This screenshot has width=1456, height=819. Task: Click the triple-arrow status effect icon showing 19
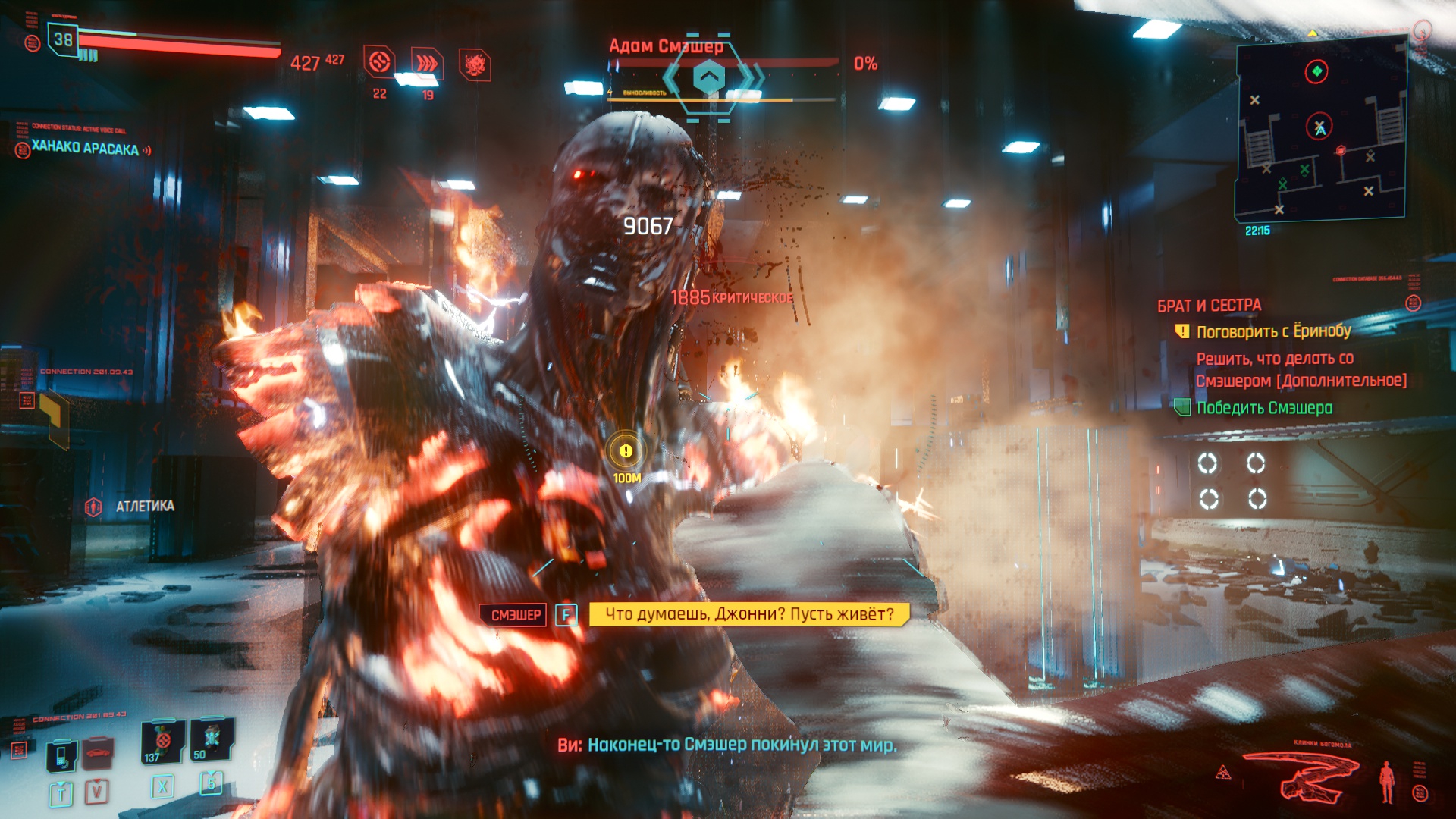(x=427, y=64)
